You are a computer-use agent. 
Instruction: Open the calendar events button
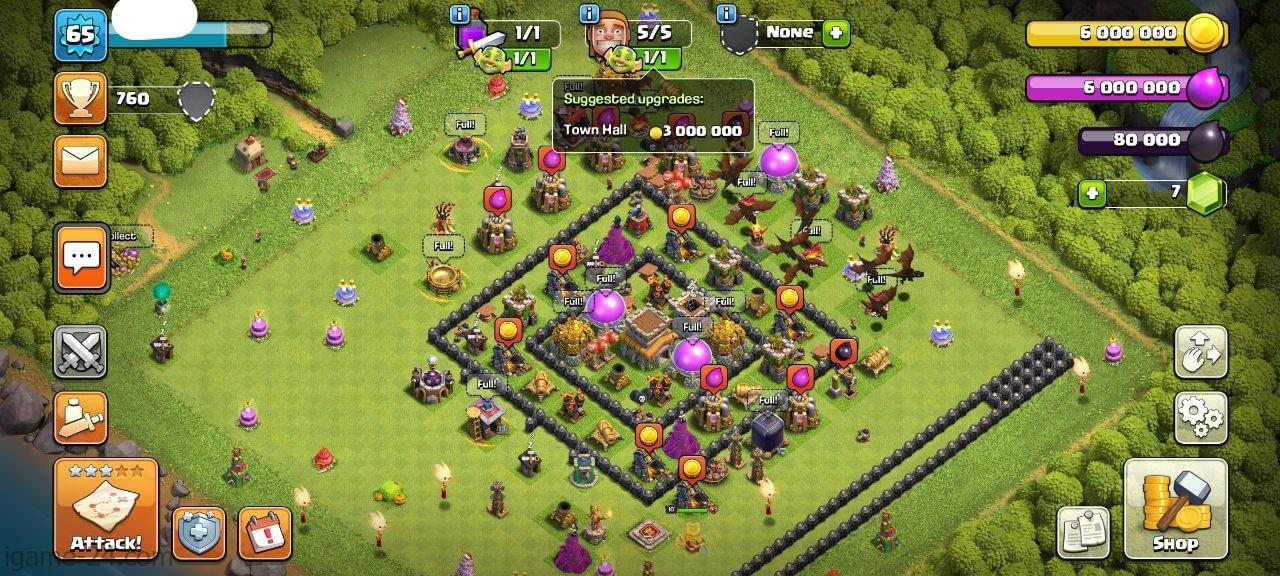coord(265,533)
